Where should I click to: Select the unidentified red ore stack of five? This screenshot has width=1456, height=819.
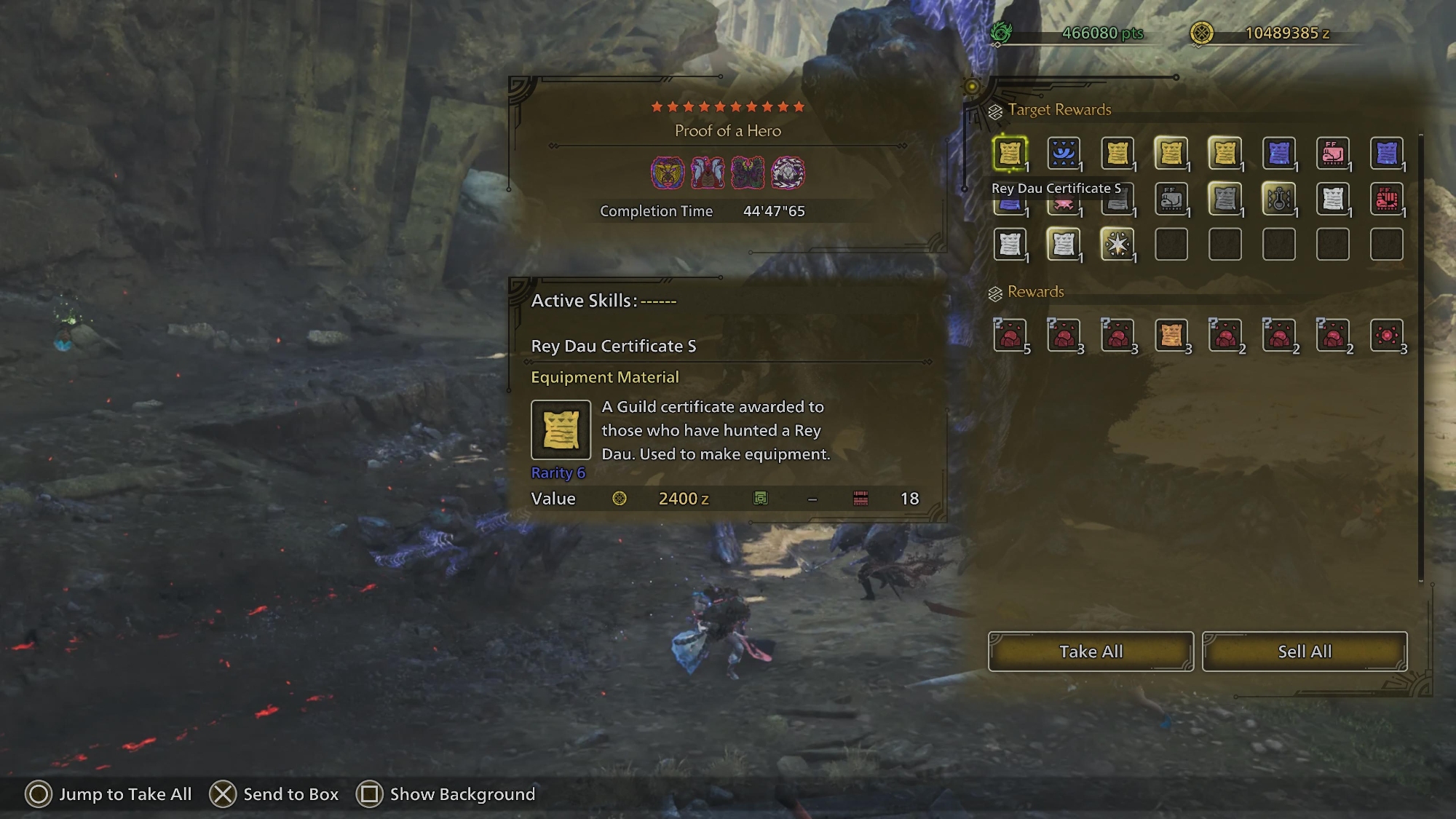pos(1010,336)
